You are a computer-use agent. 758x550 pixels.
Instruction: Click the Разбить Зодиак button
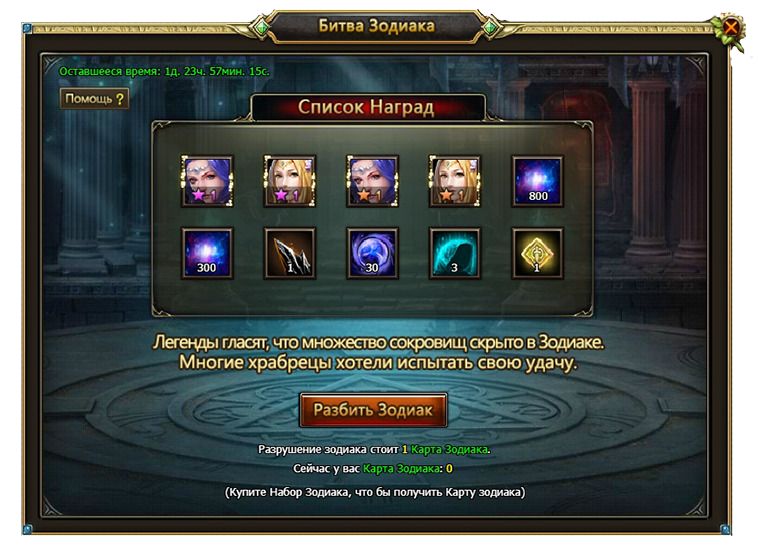click(373, 410)
